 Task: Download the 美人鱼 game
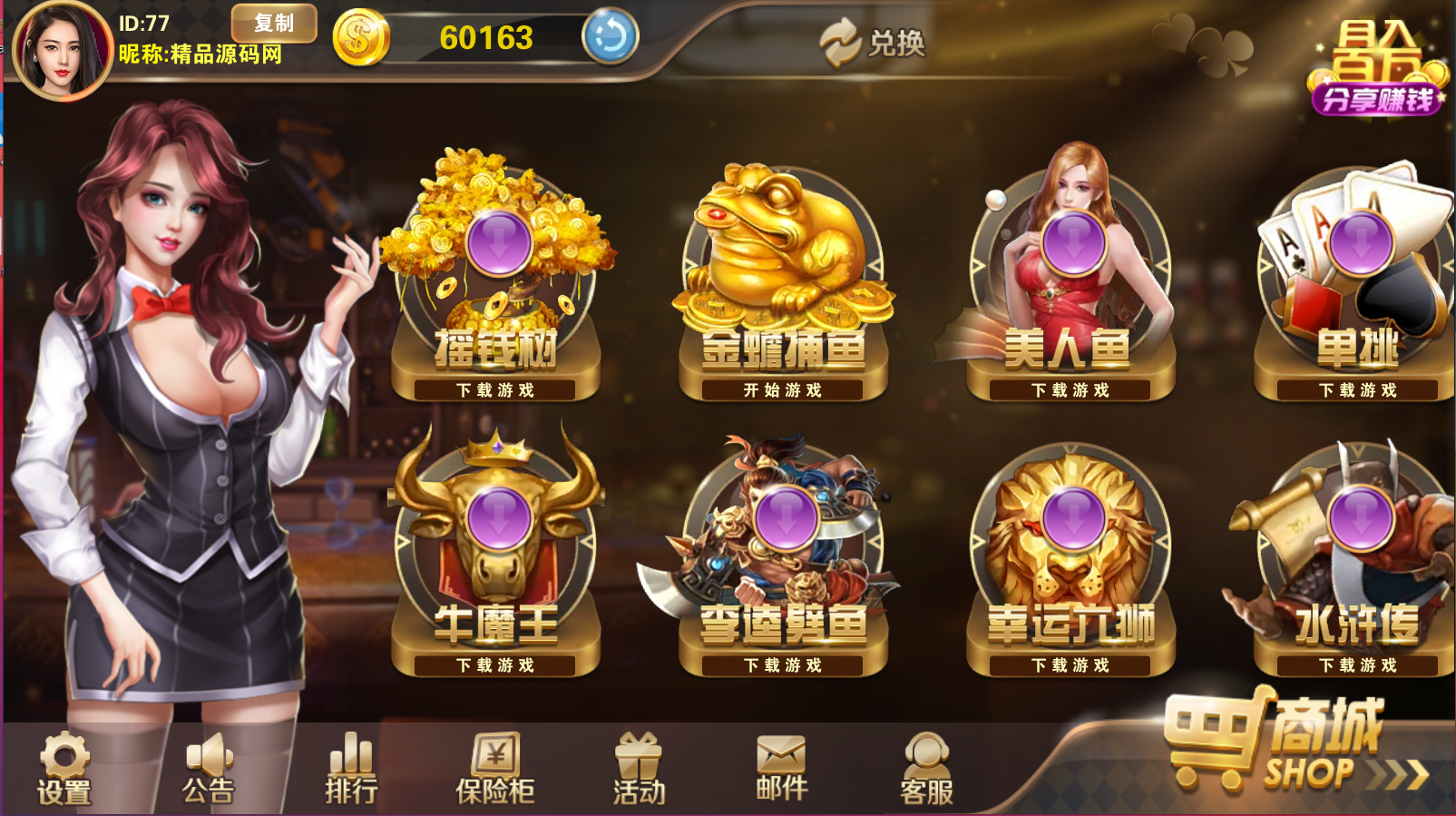[x=1072, y=389]
